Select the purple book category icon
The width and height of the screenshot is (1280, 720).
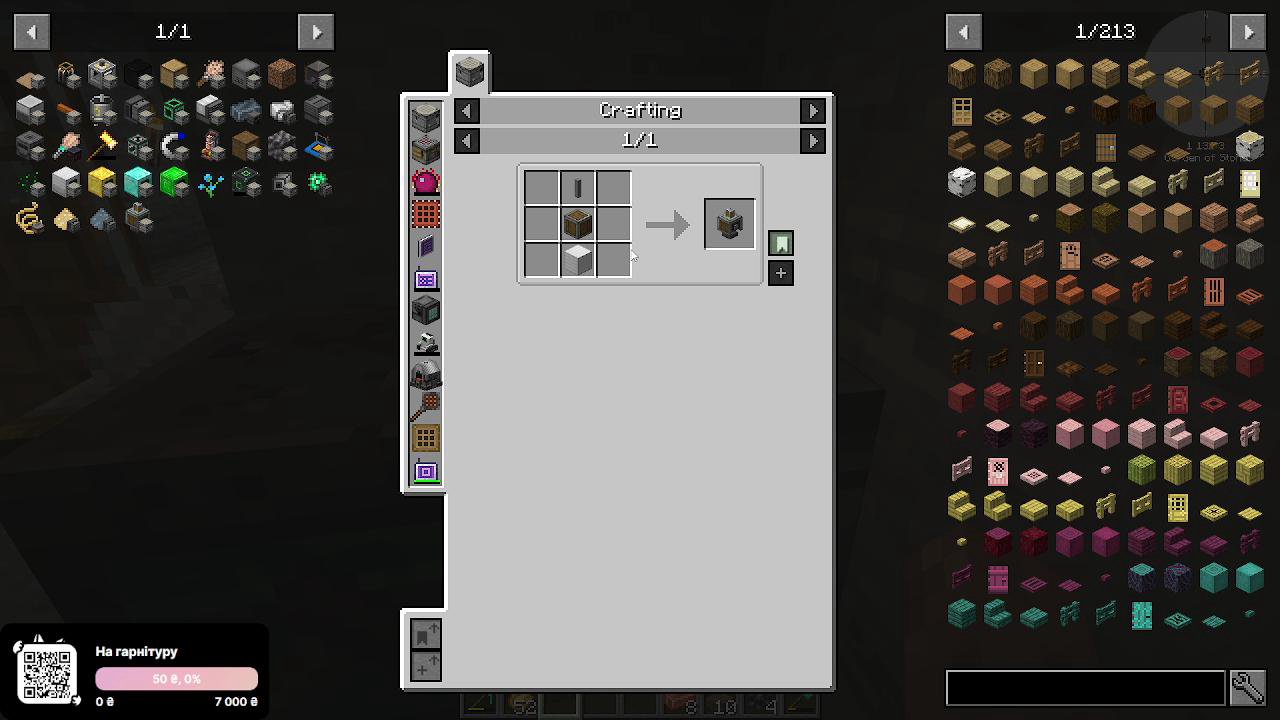[x=425, y=248]
